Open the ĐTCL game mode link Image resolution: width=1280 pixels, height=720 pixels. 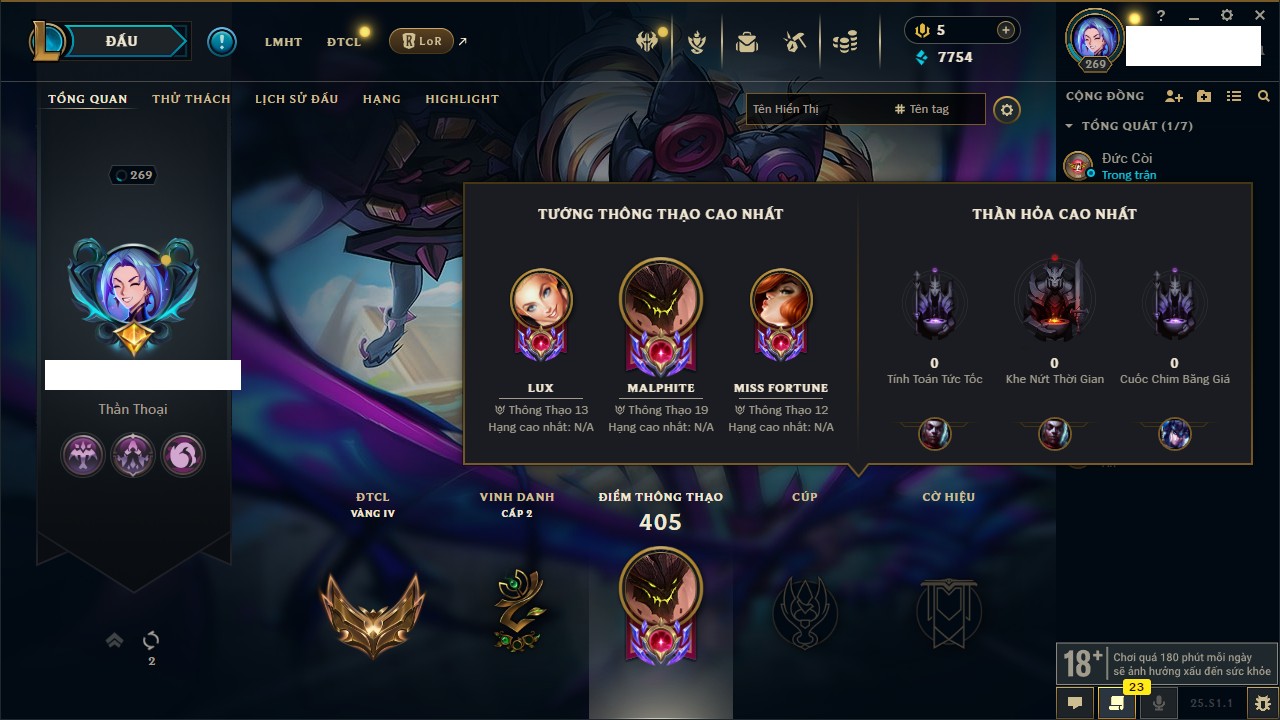(343, 42)
